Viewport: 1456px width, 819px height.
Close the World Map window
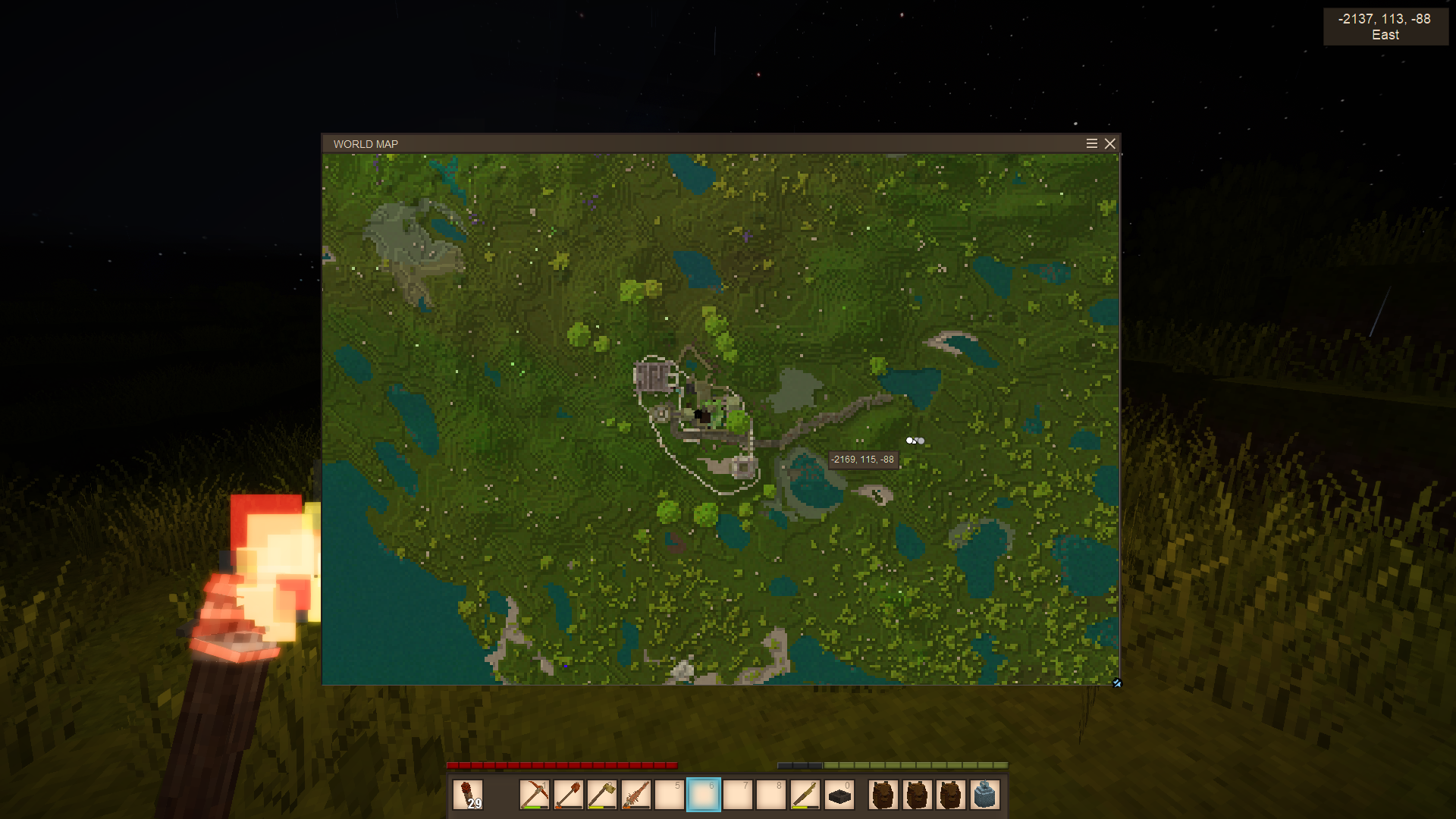tap(1110, 144)
